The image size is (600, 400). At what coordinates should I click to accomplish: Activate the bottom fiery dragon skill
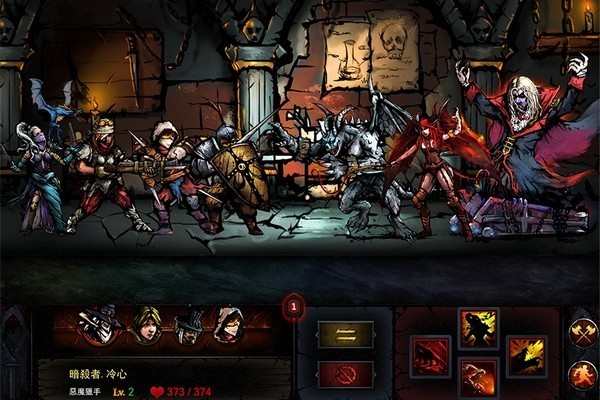click(x=478, y=378)
